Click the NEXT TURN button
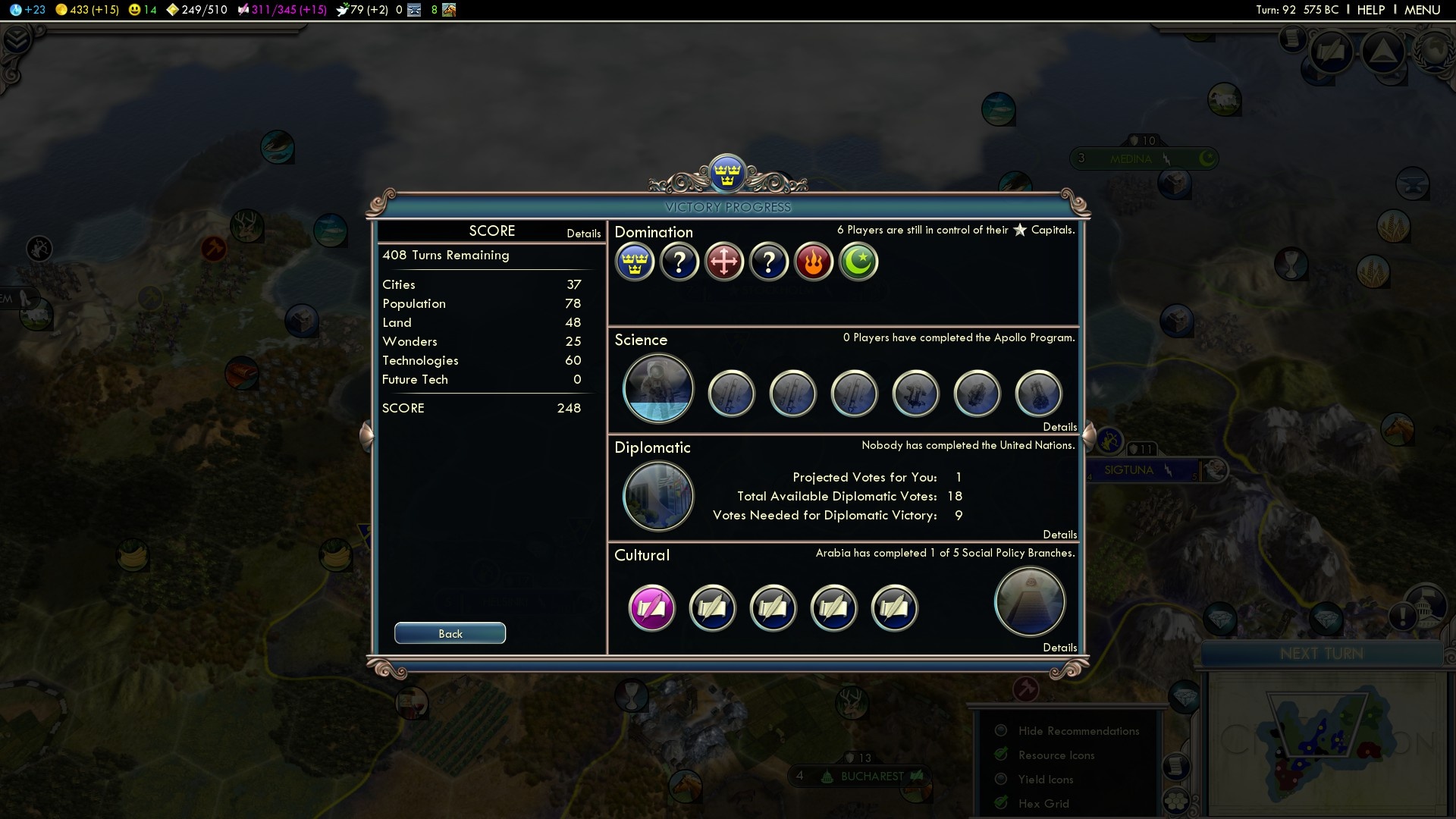The height and width of the screenshot is (819, 1456). (x=1321, y=654)
